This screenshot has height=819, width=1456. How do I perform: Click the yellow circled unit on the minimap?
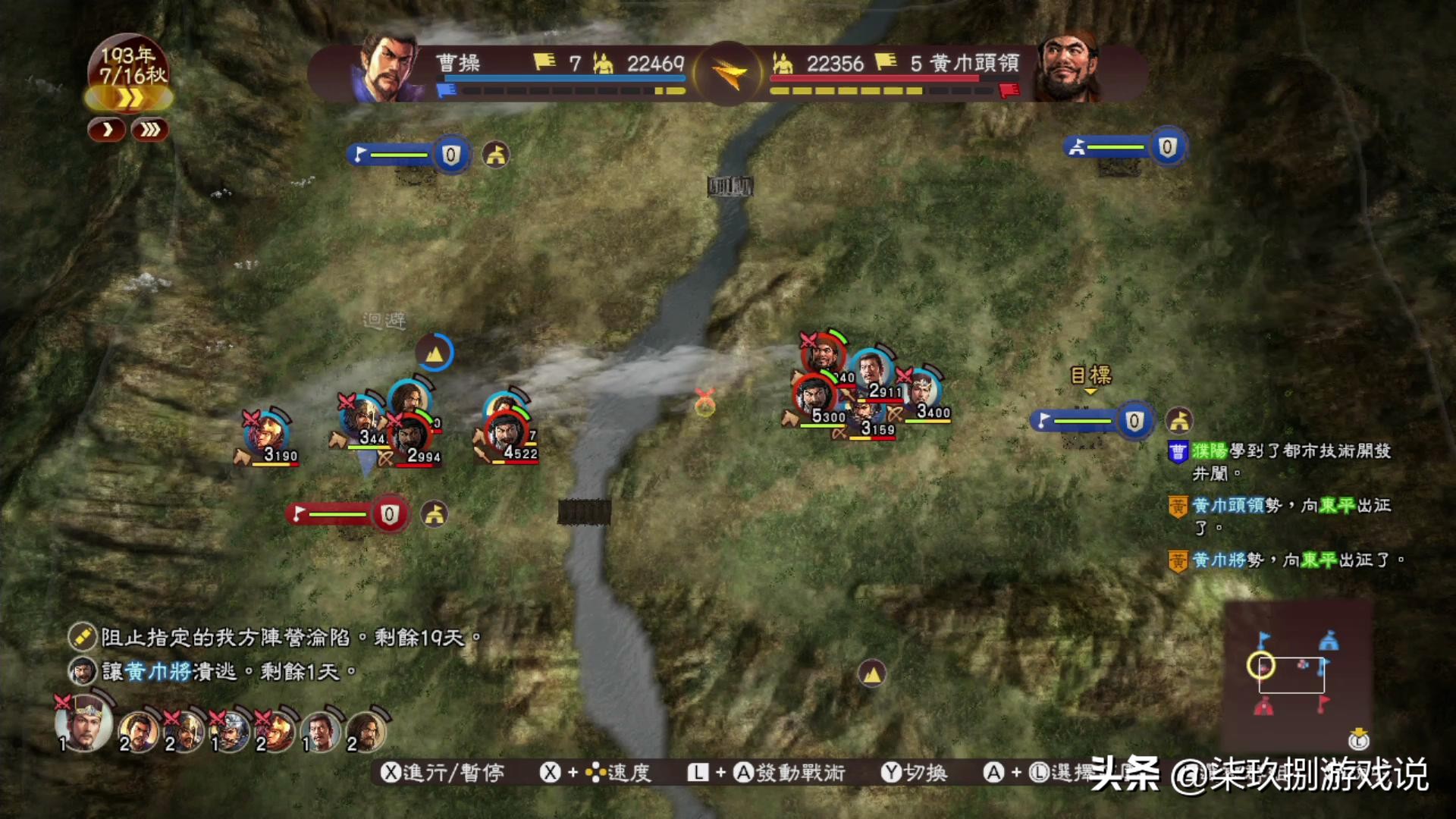[1261, 666]
